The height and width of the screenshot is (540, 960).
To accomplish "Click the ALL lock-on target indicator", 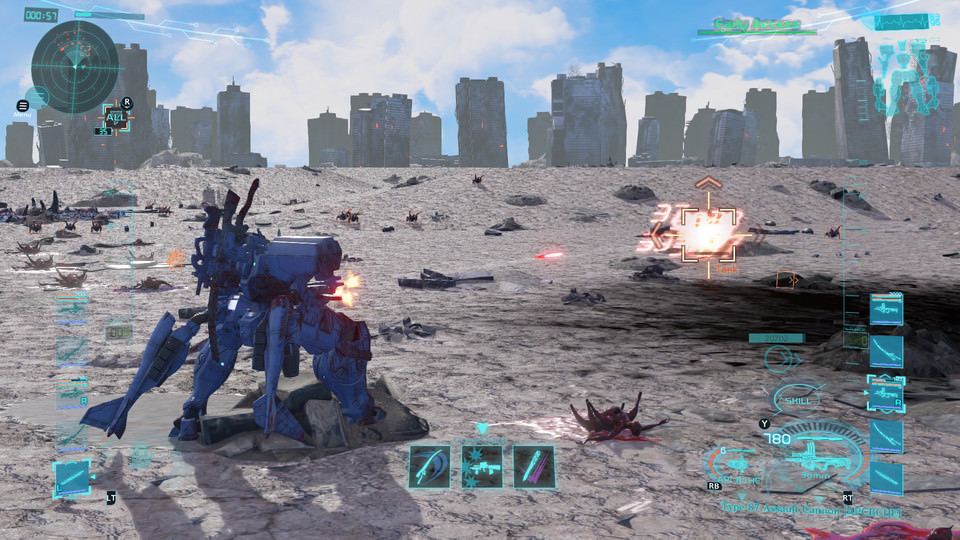I will pyautogui.click(x=116, y=117).
